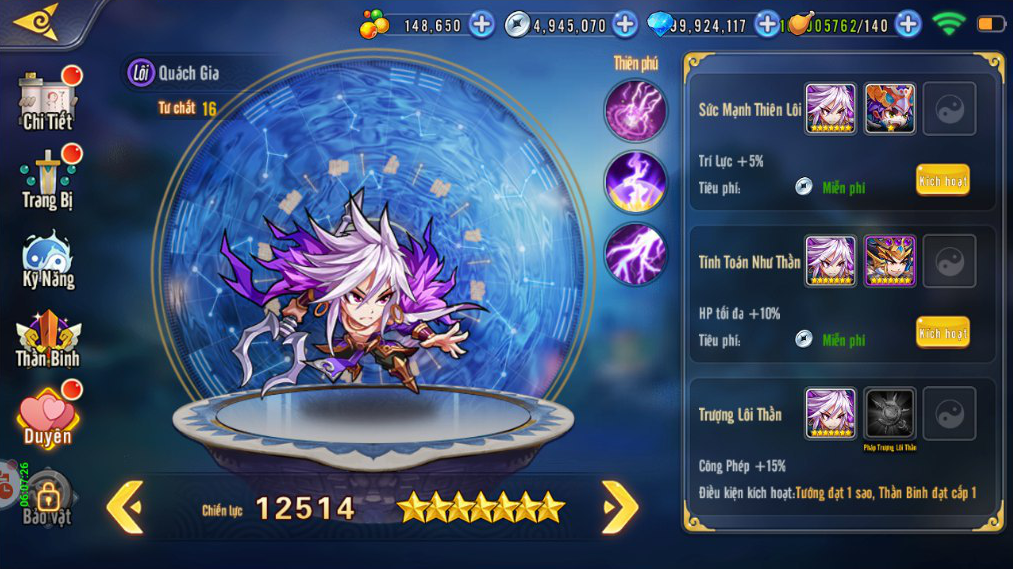Open the Chi Tiết details tab
The width and height of the screenshot is (1013, 569).
[x=48, y=101]
